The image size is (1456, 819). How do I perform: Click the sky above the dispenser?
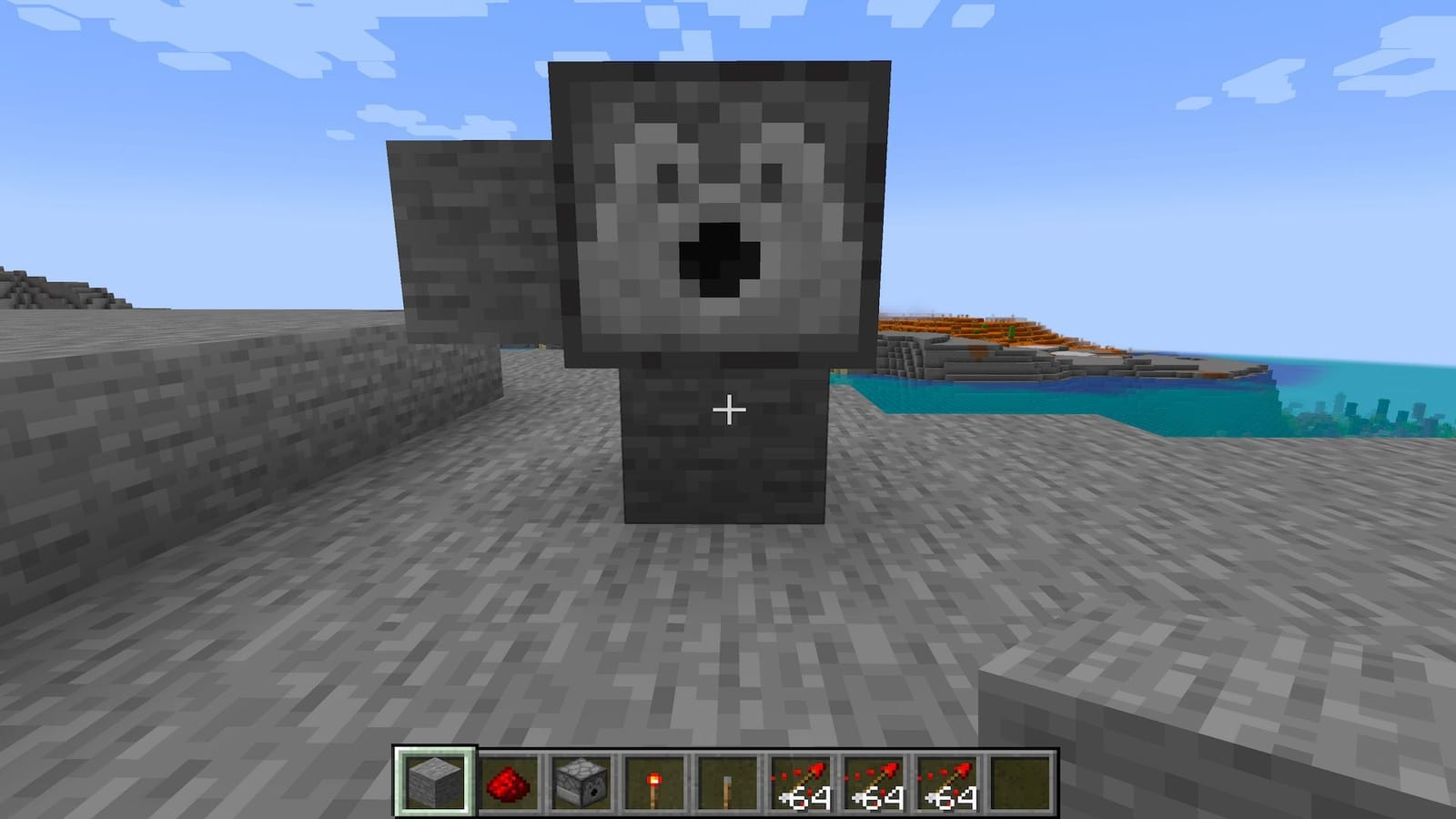(719, 27)
